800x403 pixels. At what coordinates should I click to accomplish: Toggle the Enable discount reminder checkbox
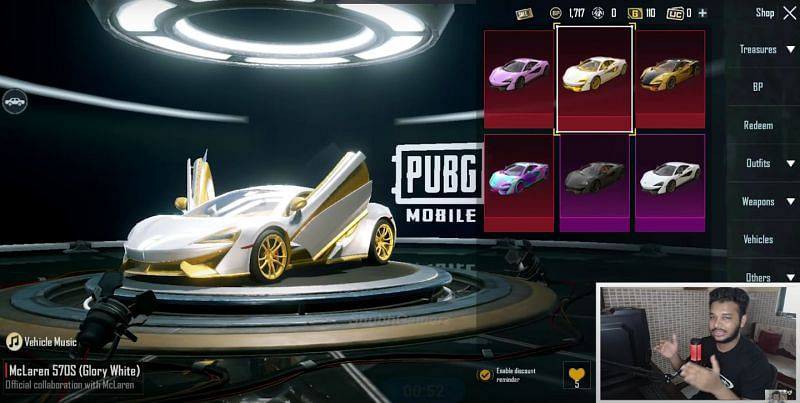point(484,374)
